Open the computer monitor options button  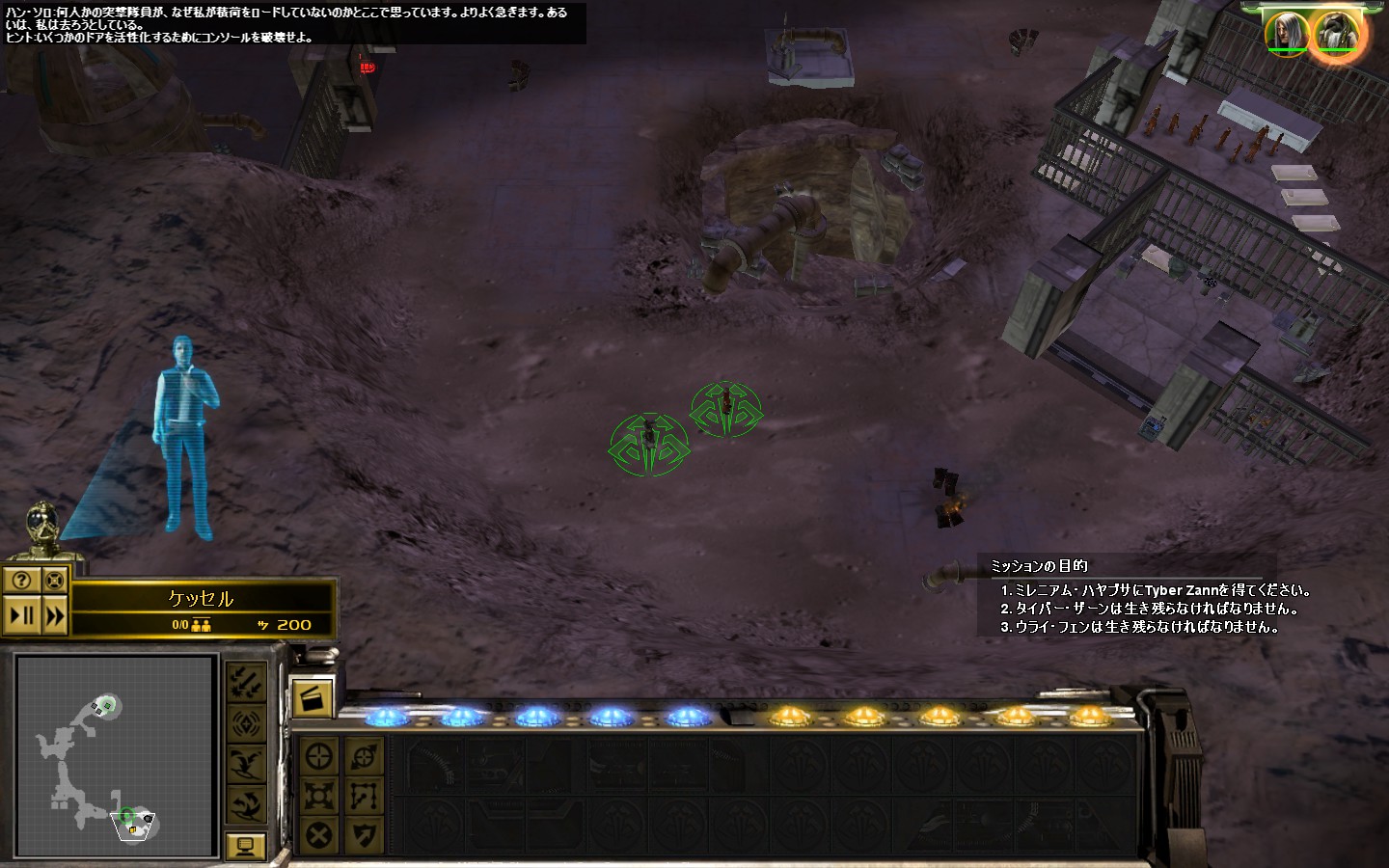pyautogui.click(x=245, y=847)
